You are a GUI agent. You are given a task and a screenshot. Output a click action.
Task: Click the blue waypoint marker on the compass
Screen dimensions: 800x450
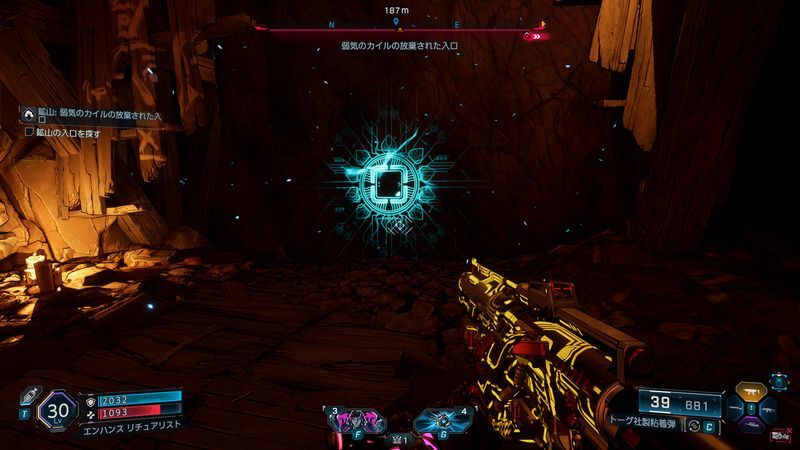coord(398,21)
